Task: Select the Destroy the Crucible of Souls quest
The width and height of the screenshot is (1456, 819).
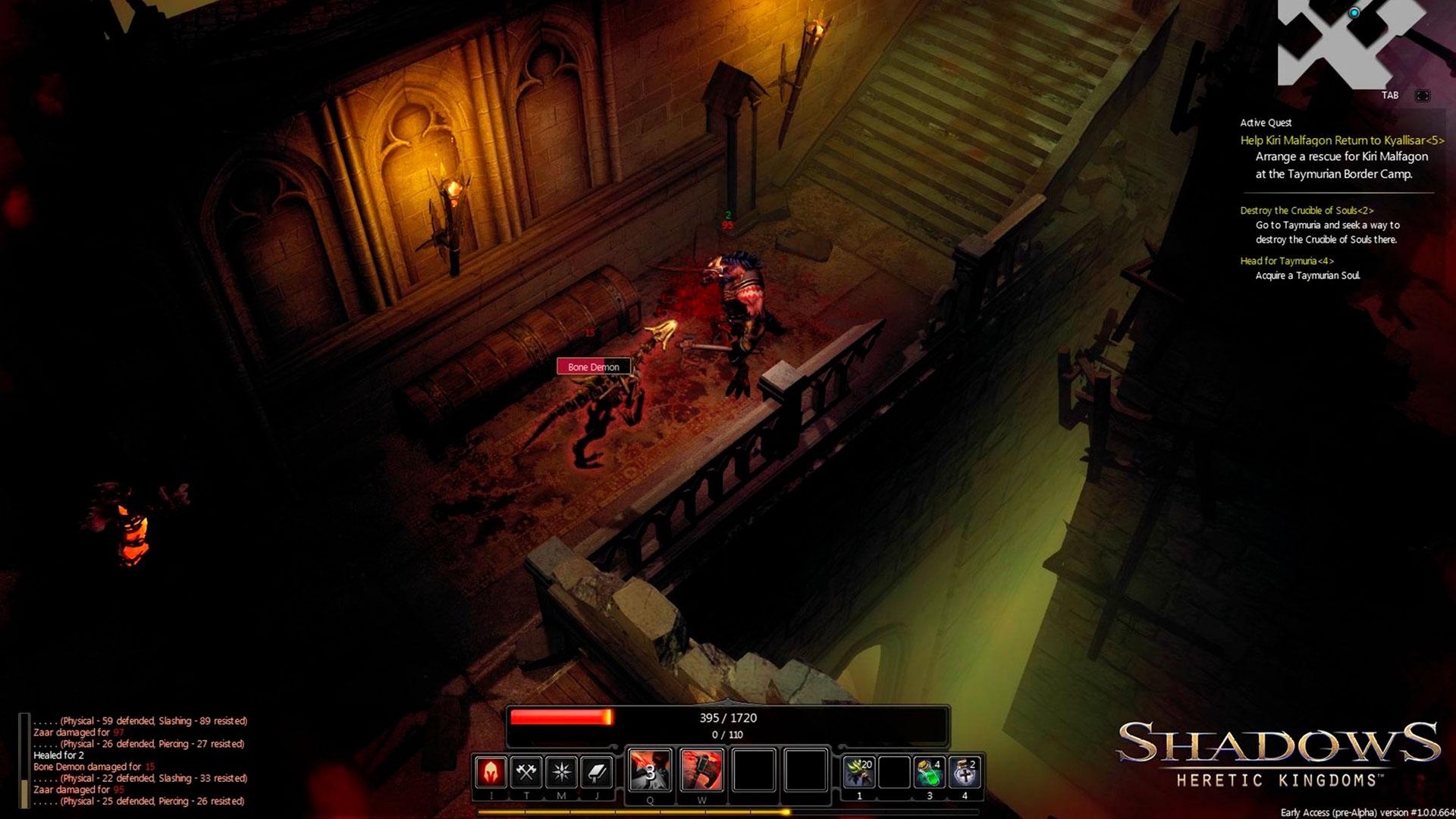Action: (x=1307, y=210)
